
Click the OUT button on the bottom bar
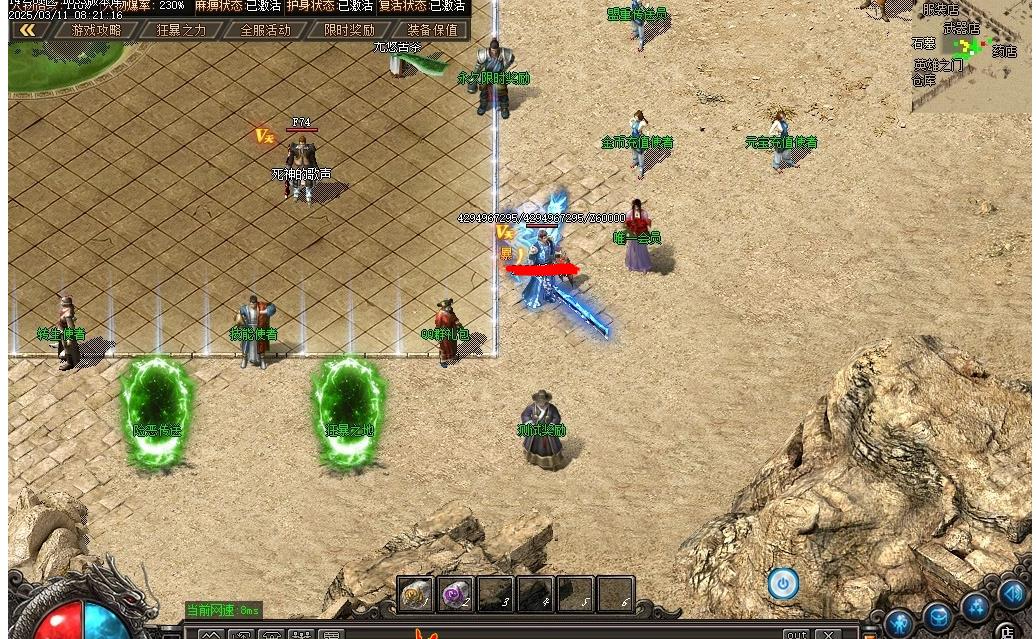click(x=796, y=634)
